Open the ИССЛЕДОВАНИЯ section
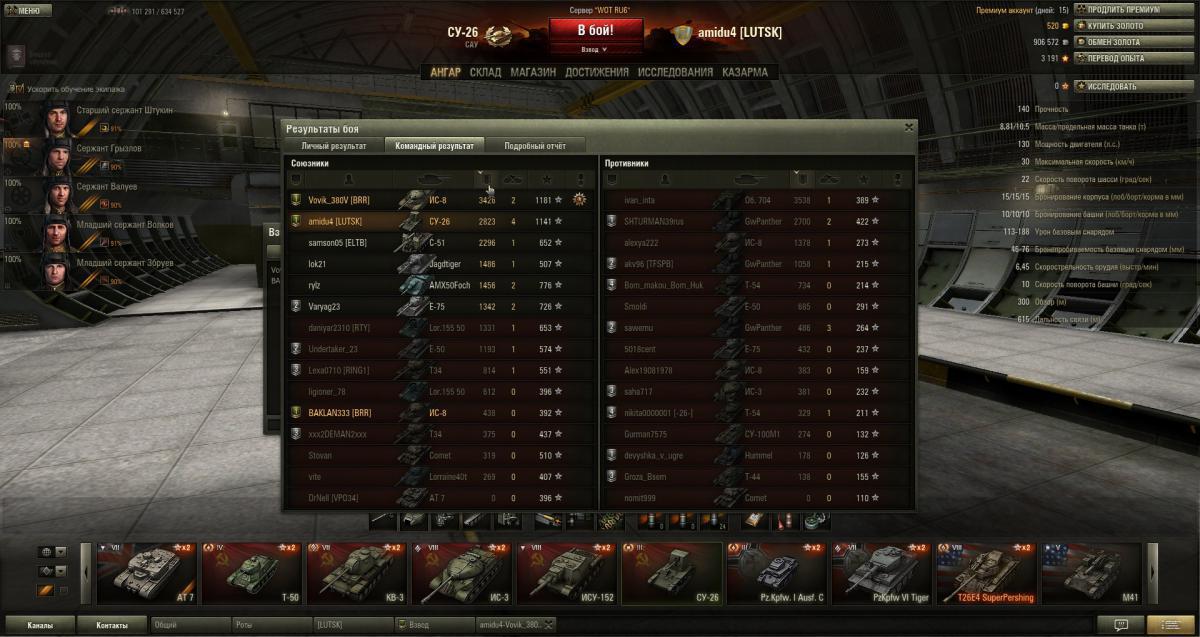Screen dimensions: 1200x637 point(675,72)
